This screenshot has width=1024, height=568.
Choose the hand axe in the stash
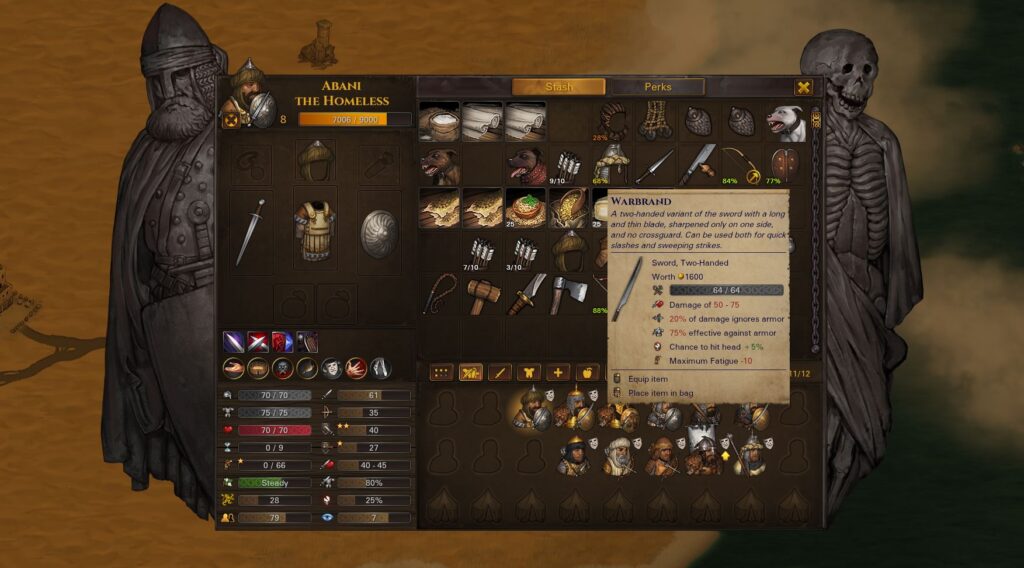click(x=569, y=294)
